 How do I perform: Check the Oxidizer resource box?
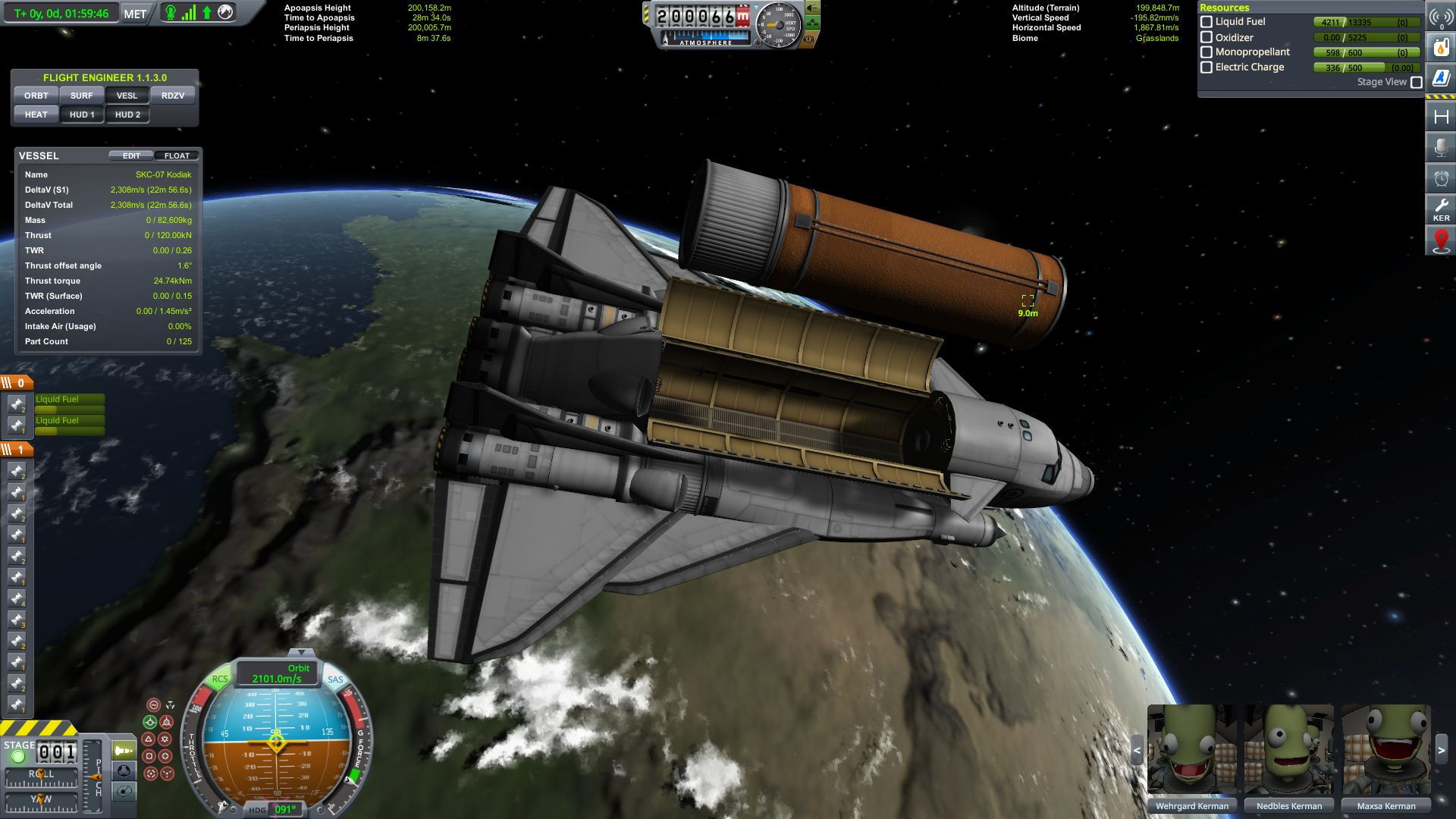coord(1207,37)
